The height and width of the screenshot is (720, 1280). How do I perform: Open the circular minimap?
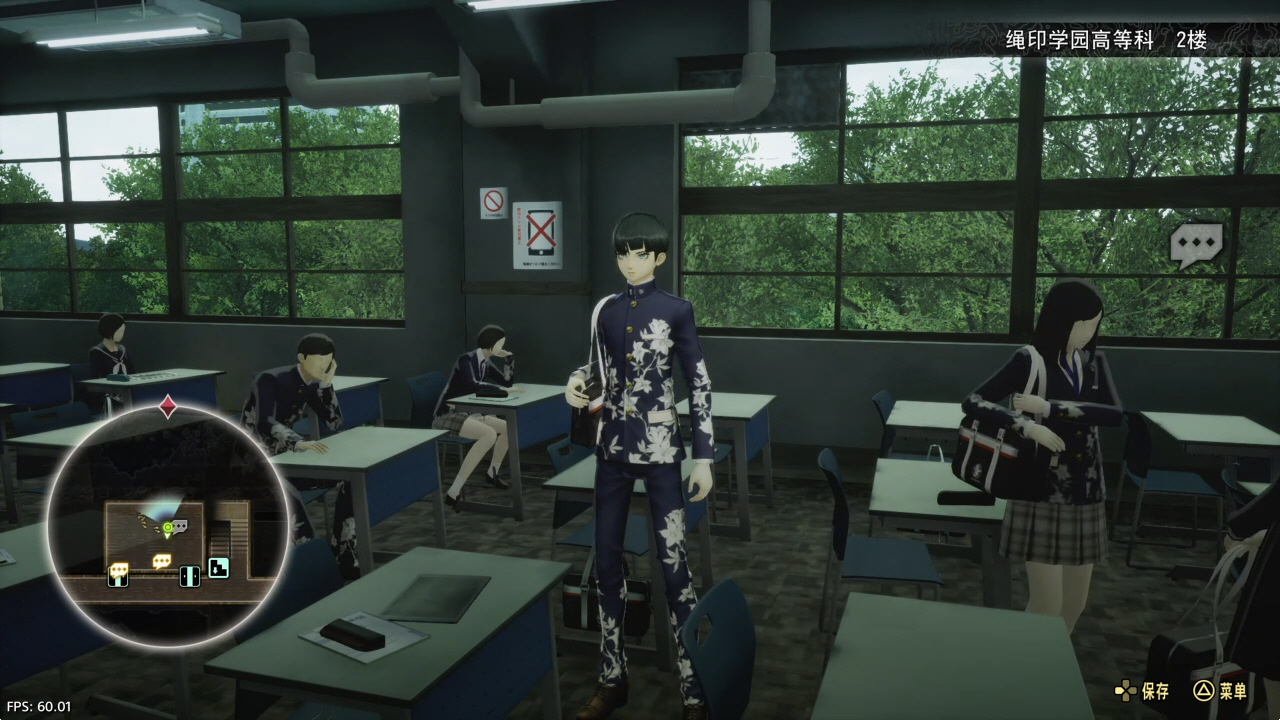[x=167, y=524]
